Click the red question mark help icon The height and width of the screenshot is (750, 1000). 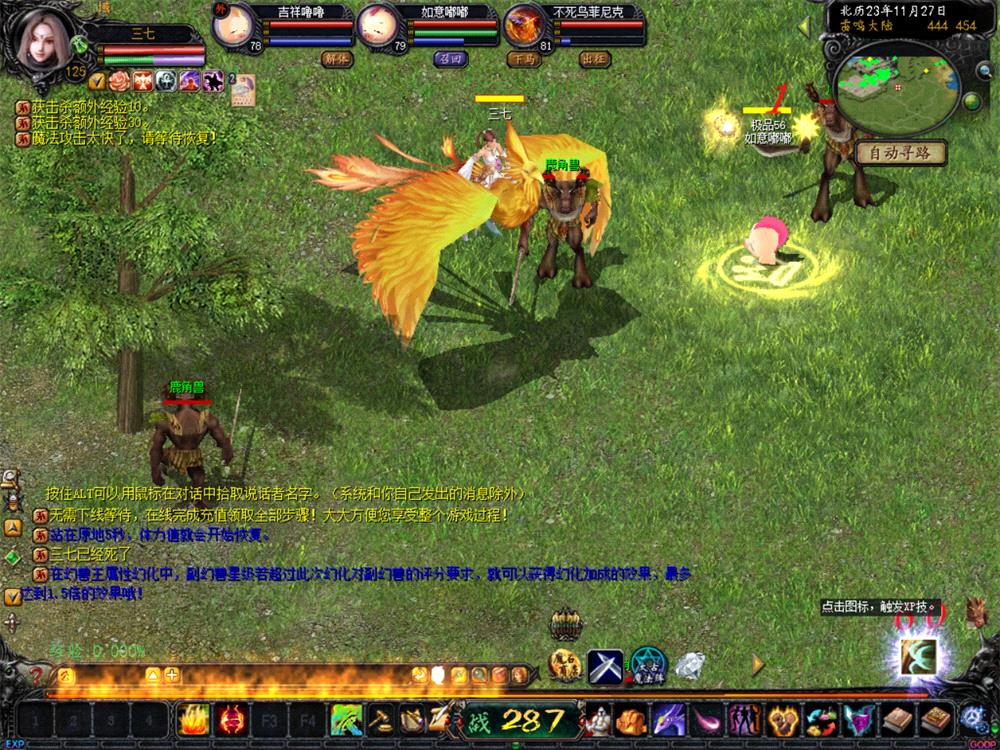click(x=37, y=675)
